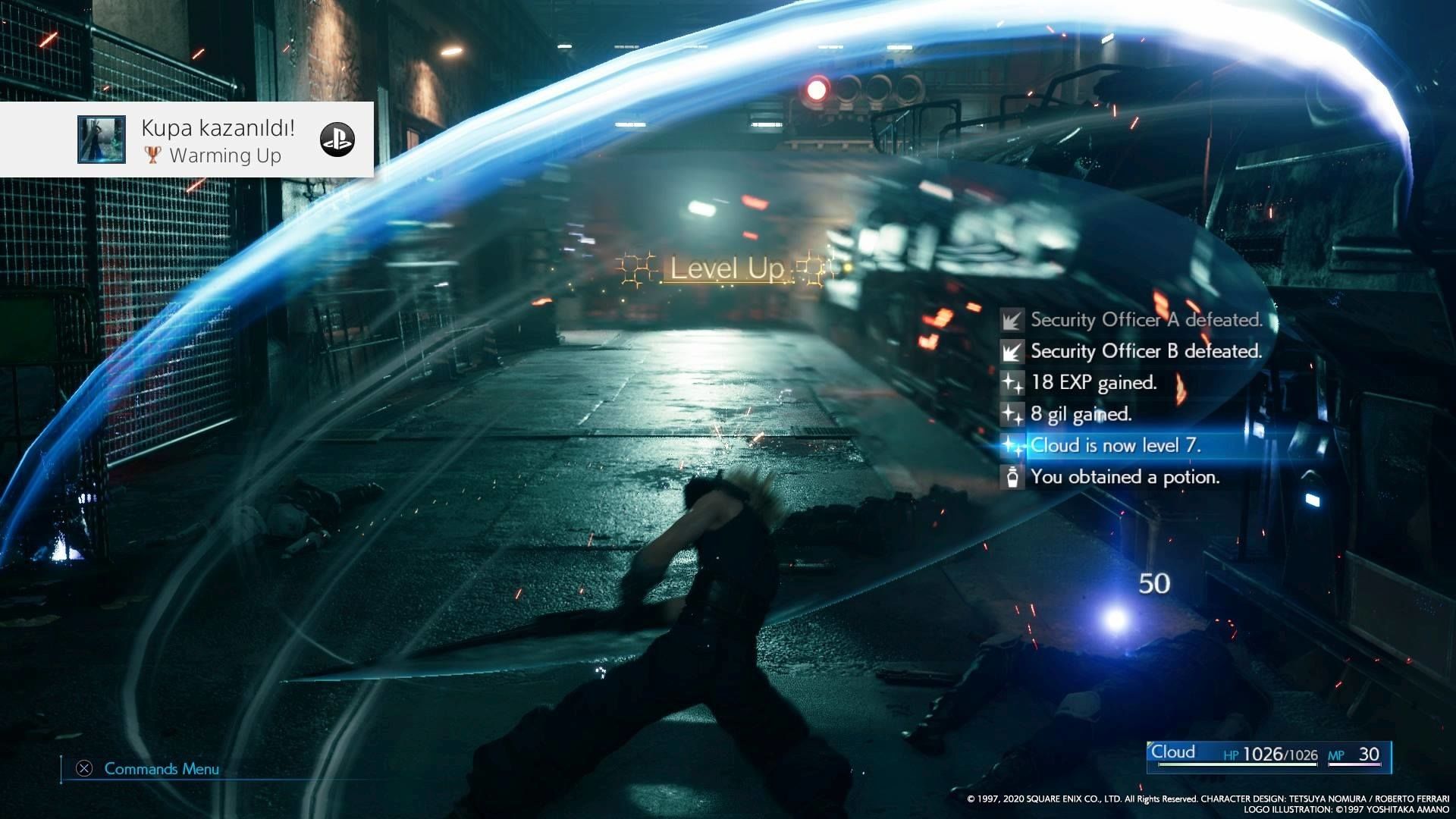This screenshot has width=1456, height=819.
Task: Click the trophy thumbnail image
Action: (102, 140)
